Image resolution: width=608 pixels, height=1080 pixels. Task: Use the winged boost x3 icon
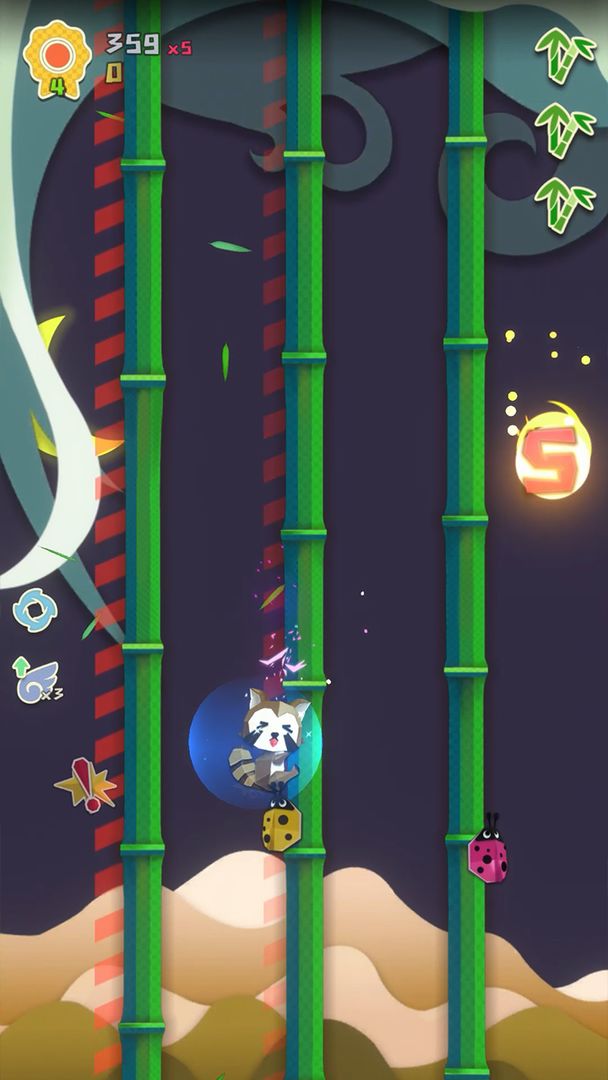[x=35, y=681]
